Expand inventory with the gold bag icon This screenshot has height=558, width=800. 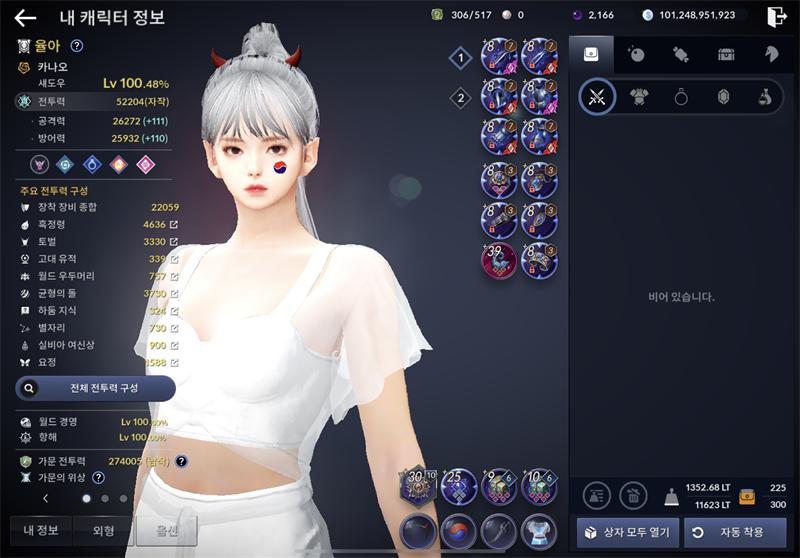tap(746, 496)
